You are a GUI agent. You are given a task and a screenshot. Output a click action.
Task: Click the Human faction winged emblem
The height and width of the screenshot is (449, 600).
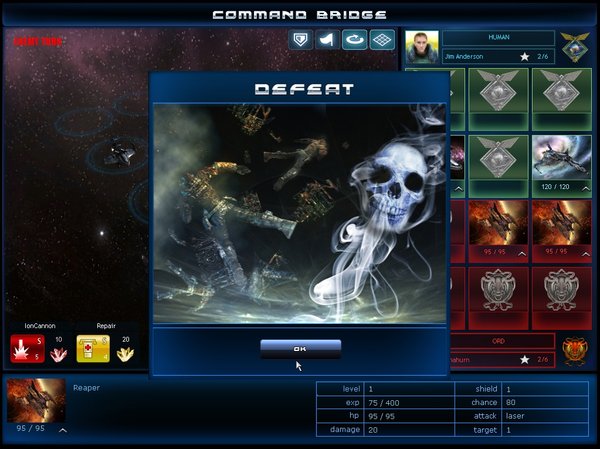pos(573,45)
